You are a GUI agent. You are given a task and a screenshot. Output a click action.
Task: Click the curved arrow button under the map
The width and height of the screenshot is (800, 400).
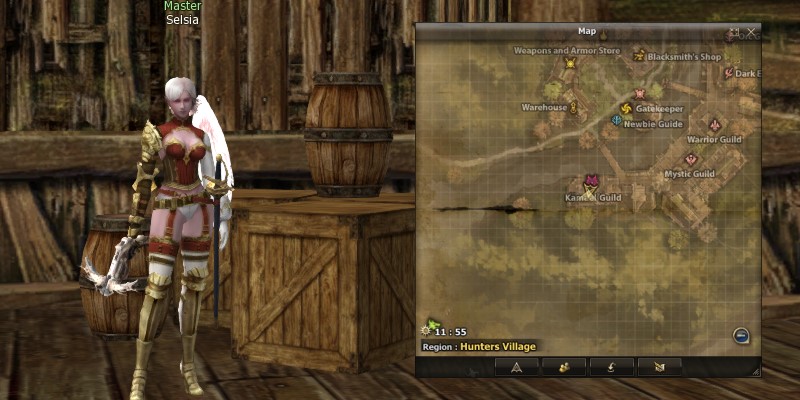point(611,367)
